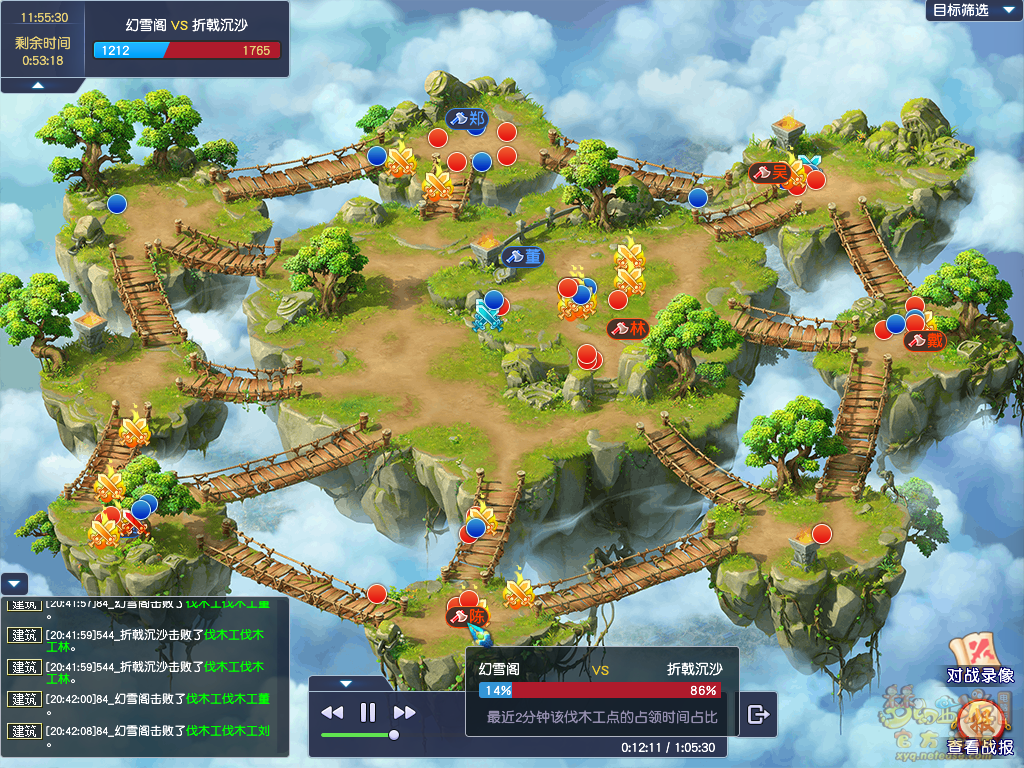Select the red 鄞 lumberjack marker
Image resolution: width=1024 pixels, height=768 pixels.
point(925,341)
